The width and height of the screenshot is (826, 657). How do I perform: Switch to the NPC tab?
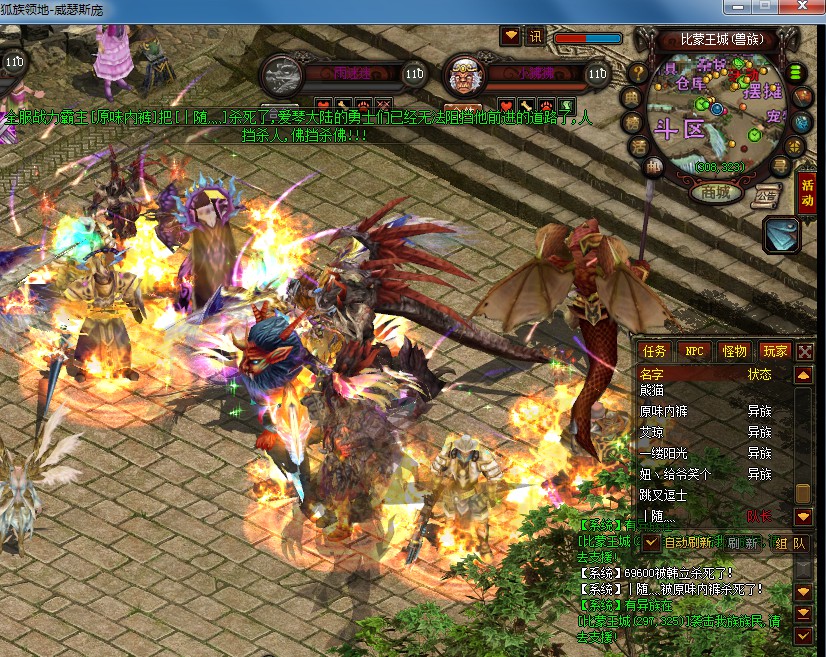point(693,351)
